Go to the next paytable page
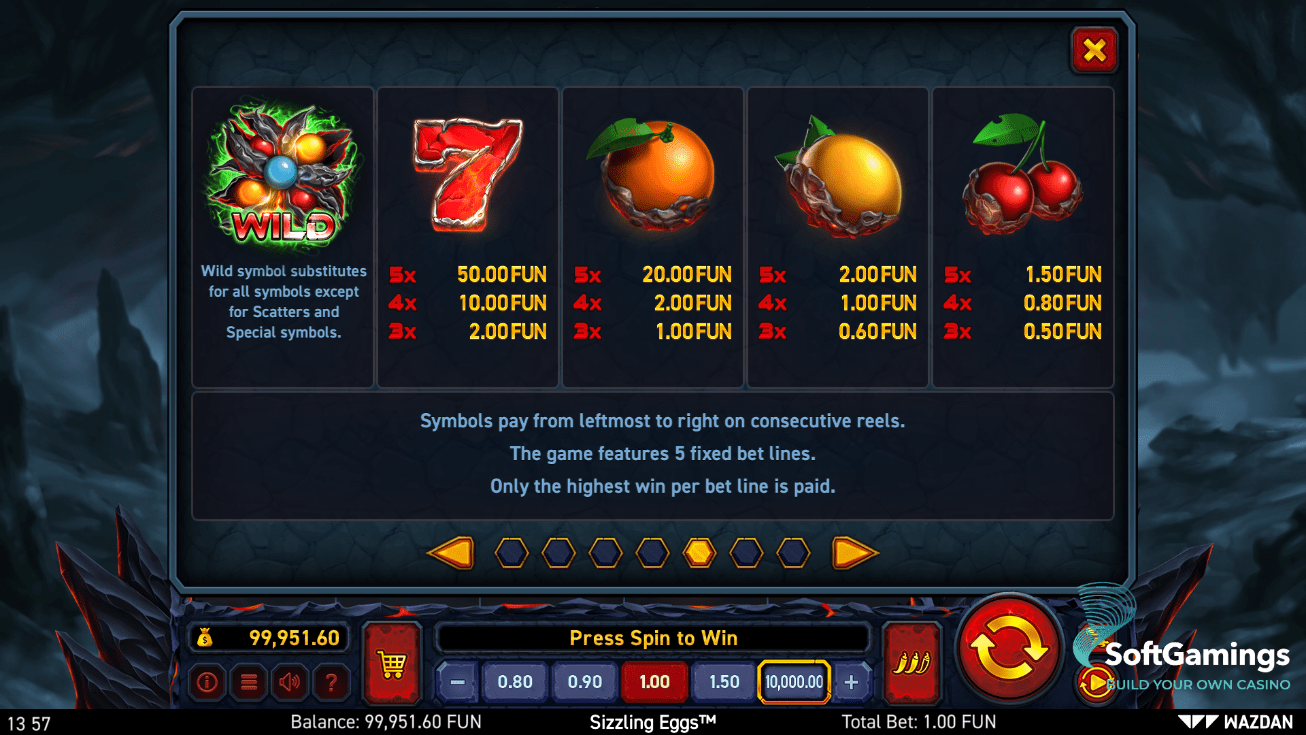The height and width of the screenshot is (735, 1306). click(855, 552)
